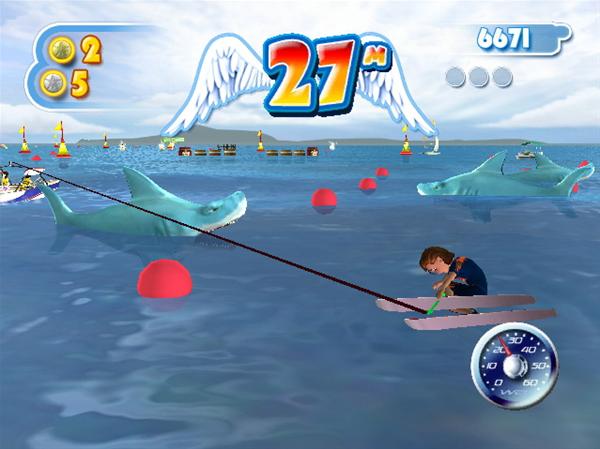Click the gold star coin icon

(59, 49)
